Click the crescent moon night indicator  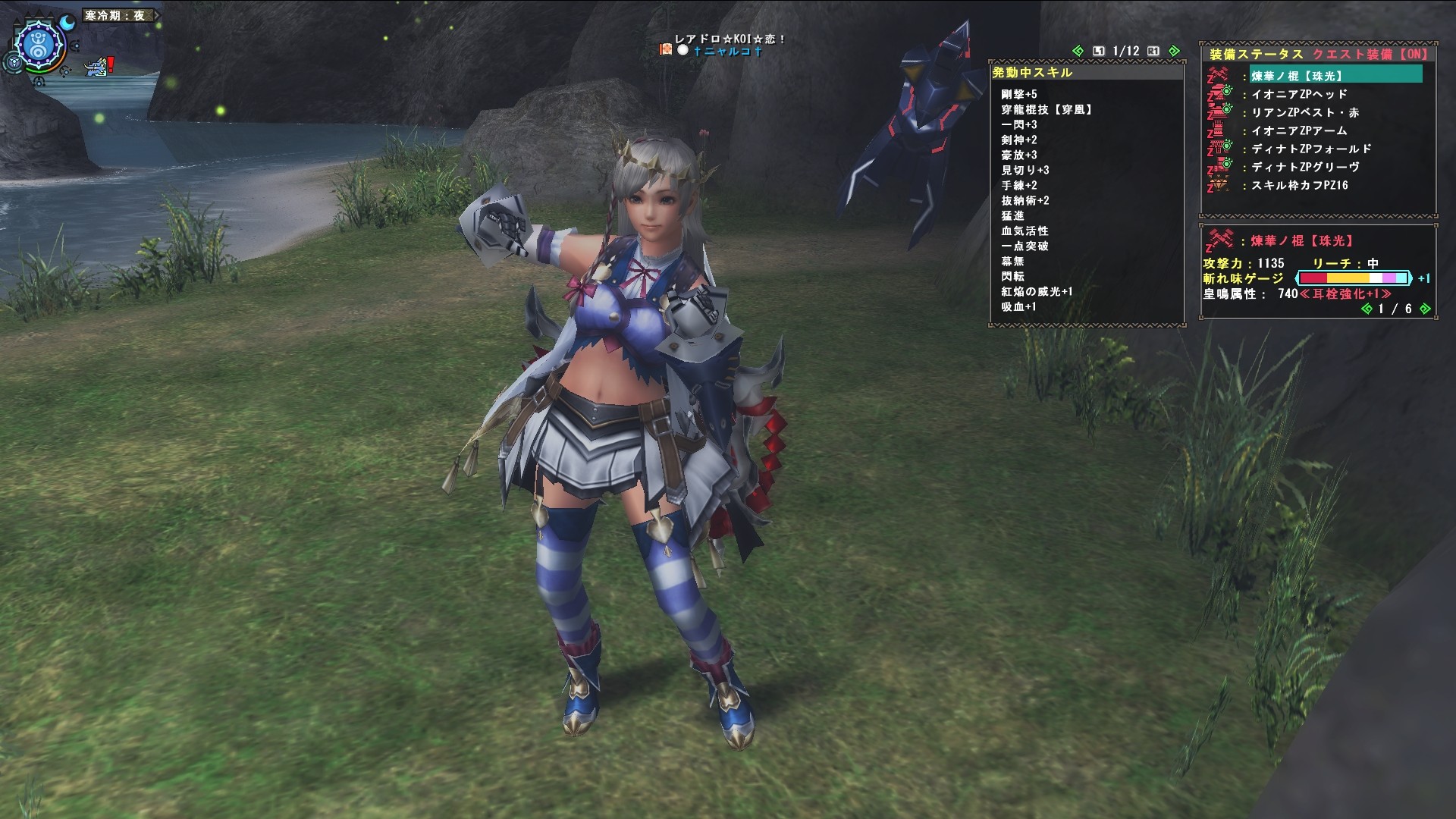click(x=68, y=24)
